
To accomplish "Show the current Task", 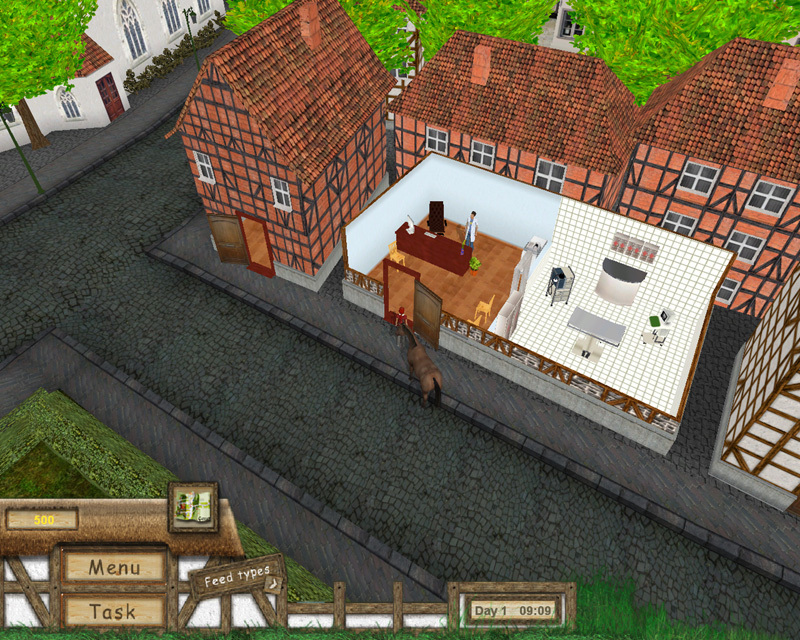I will point(113,611).
